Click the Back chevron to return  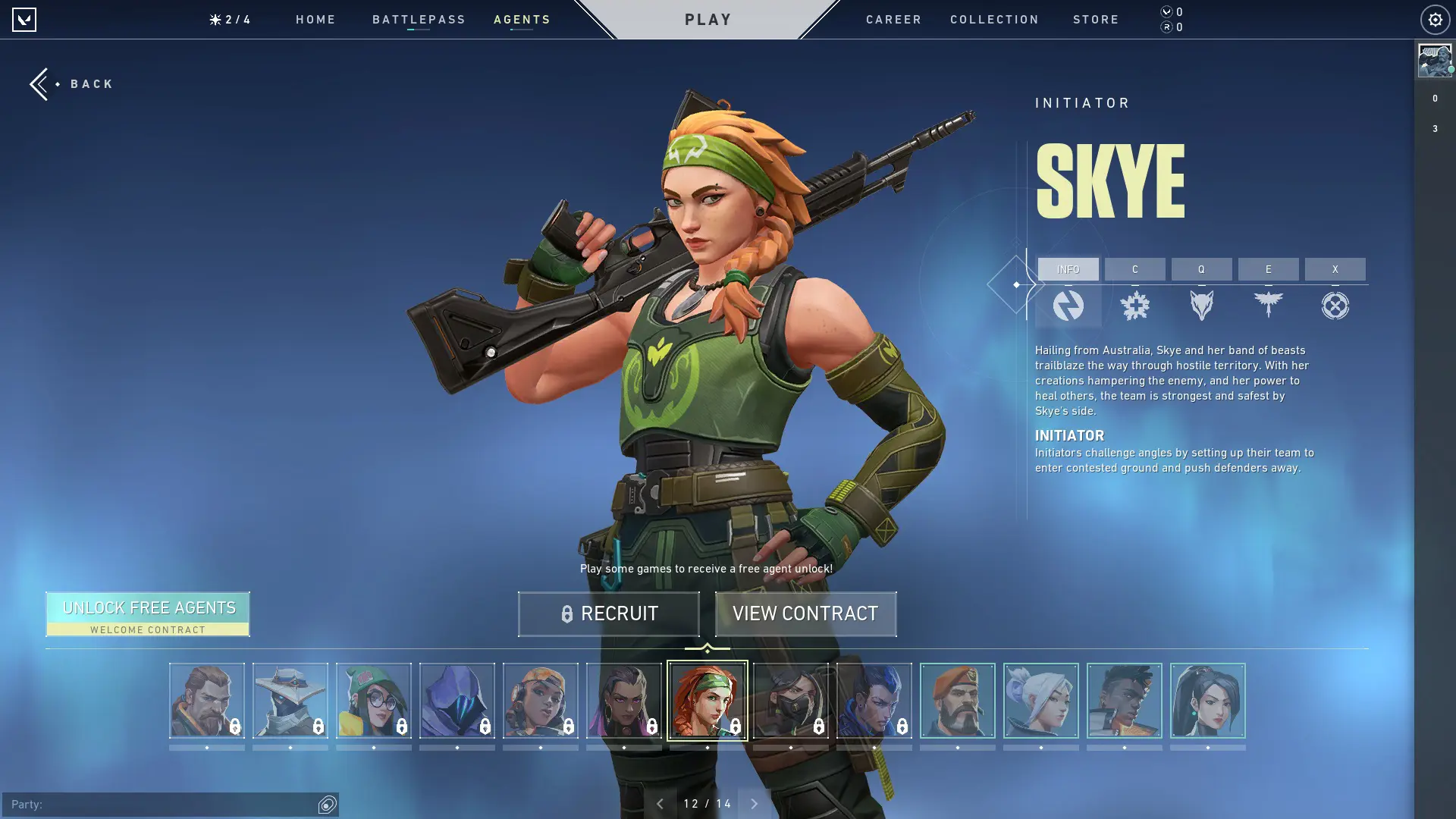coord(39,83)
